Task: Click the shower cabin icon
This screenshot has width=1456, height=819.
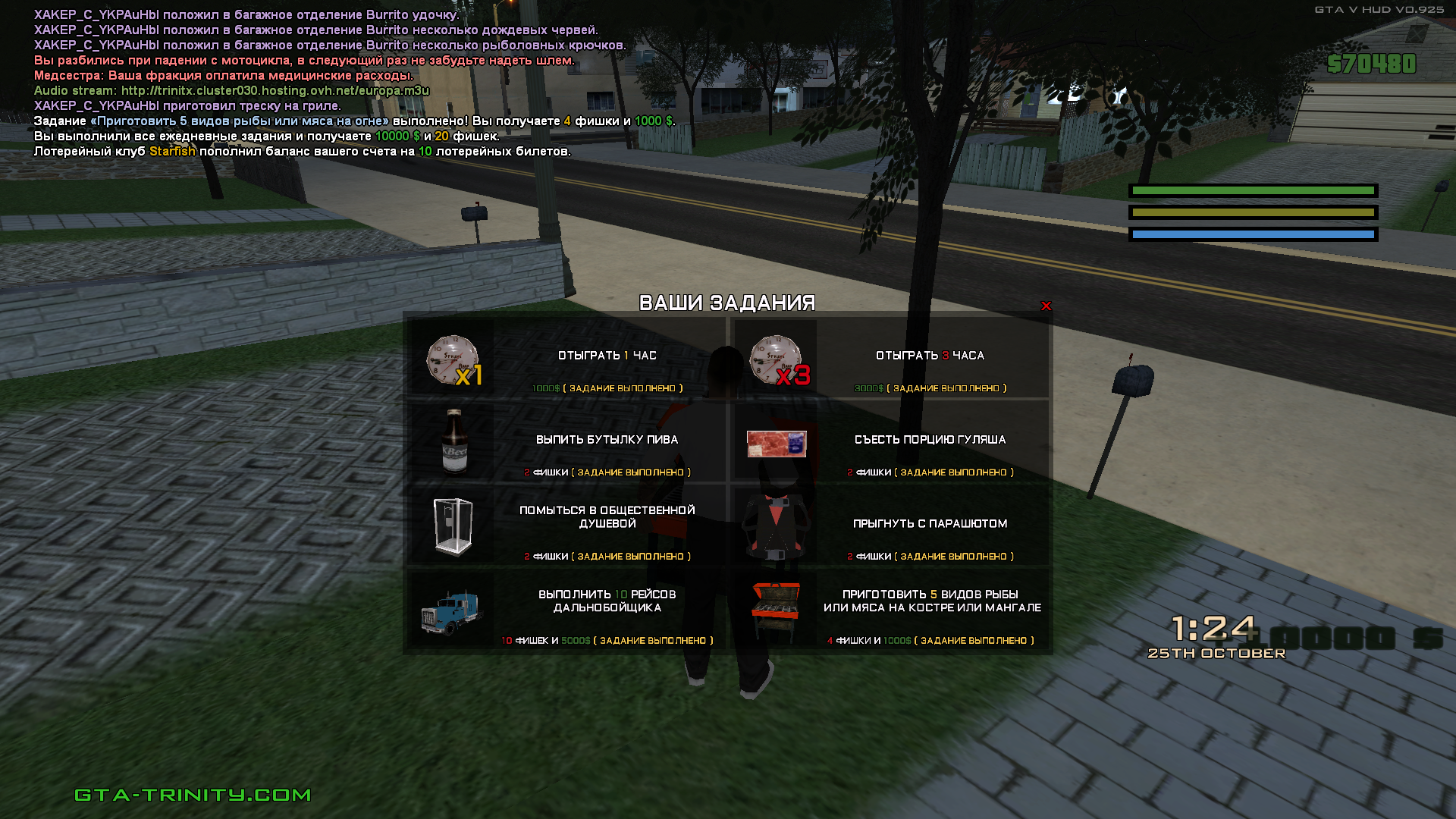Action: pos(453,526)
